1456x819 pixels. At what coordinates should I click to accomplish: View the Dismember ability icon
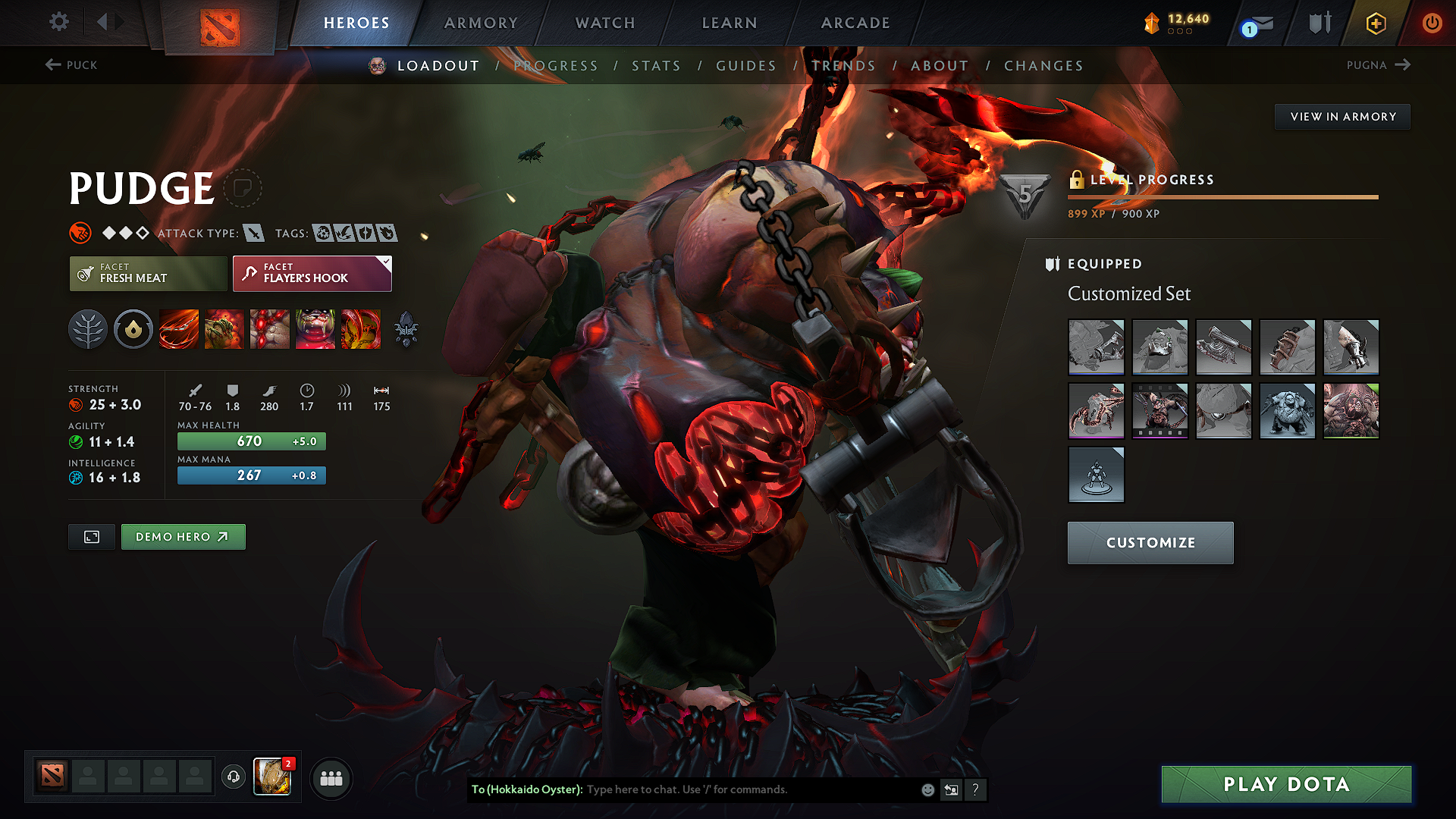(x=315, y=329)
